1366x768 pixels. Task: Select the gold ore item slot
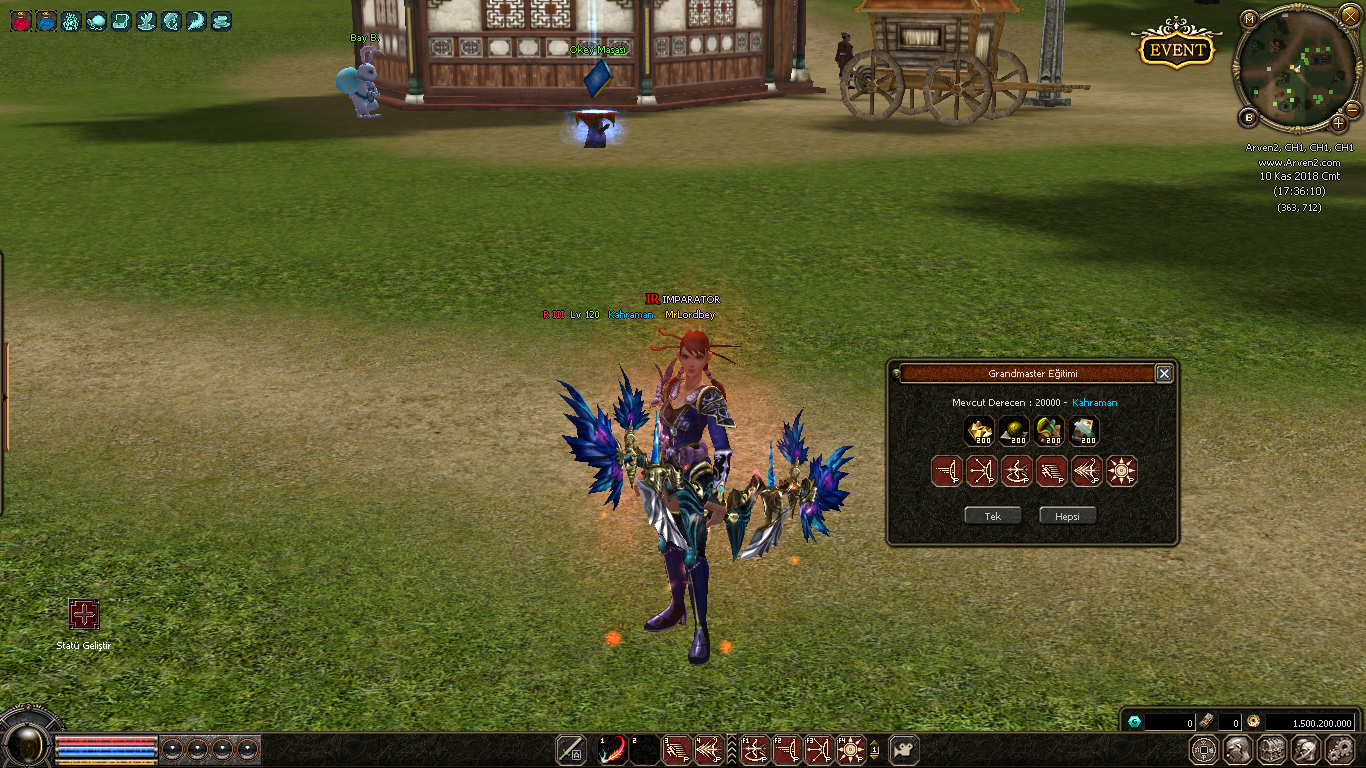[x=979, y=431]
